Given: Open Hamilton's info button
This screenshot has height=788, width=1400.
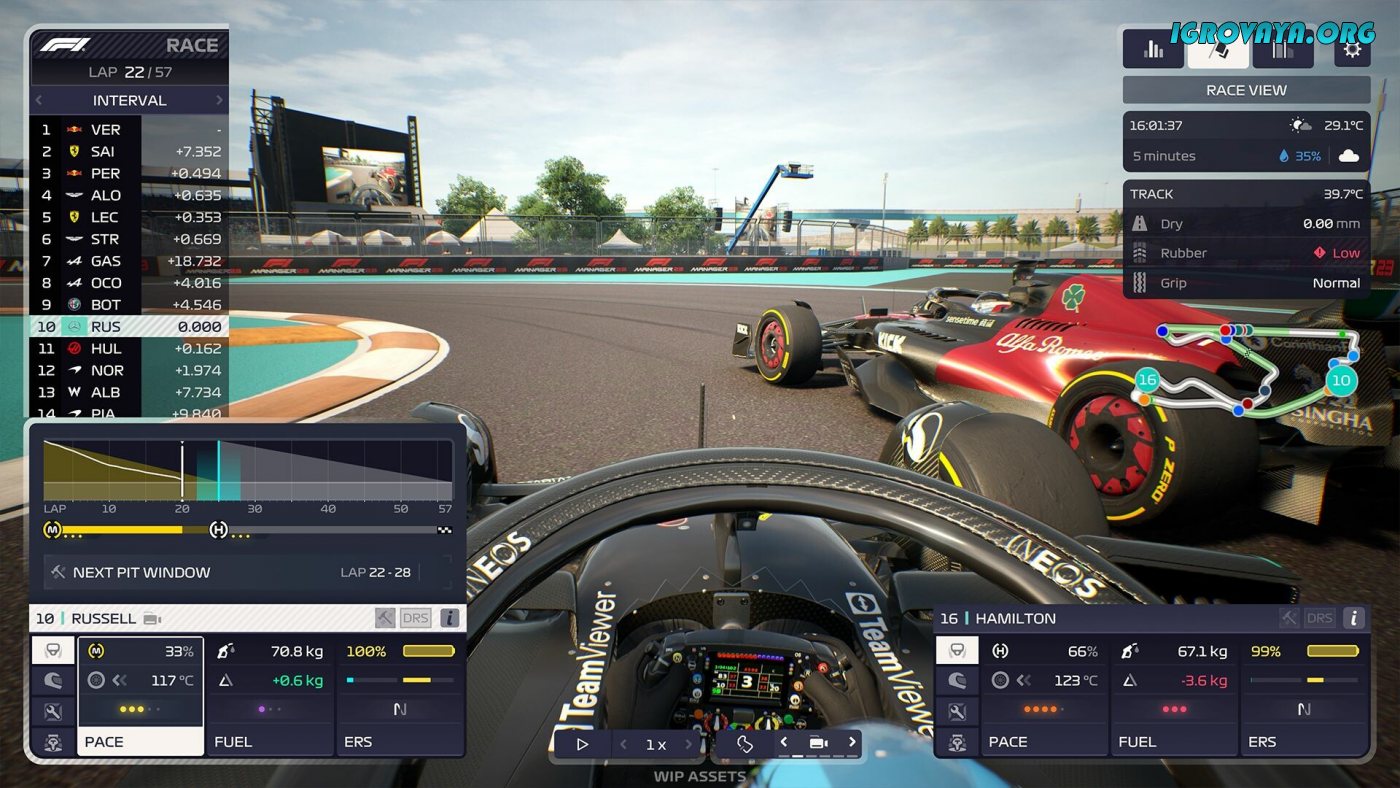Looking at the screenshot, I should pos(1353,618).
